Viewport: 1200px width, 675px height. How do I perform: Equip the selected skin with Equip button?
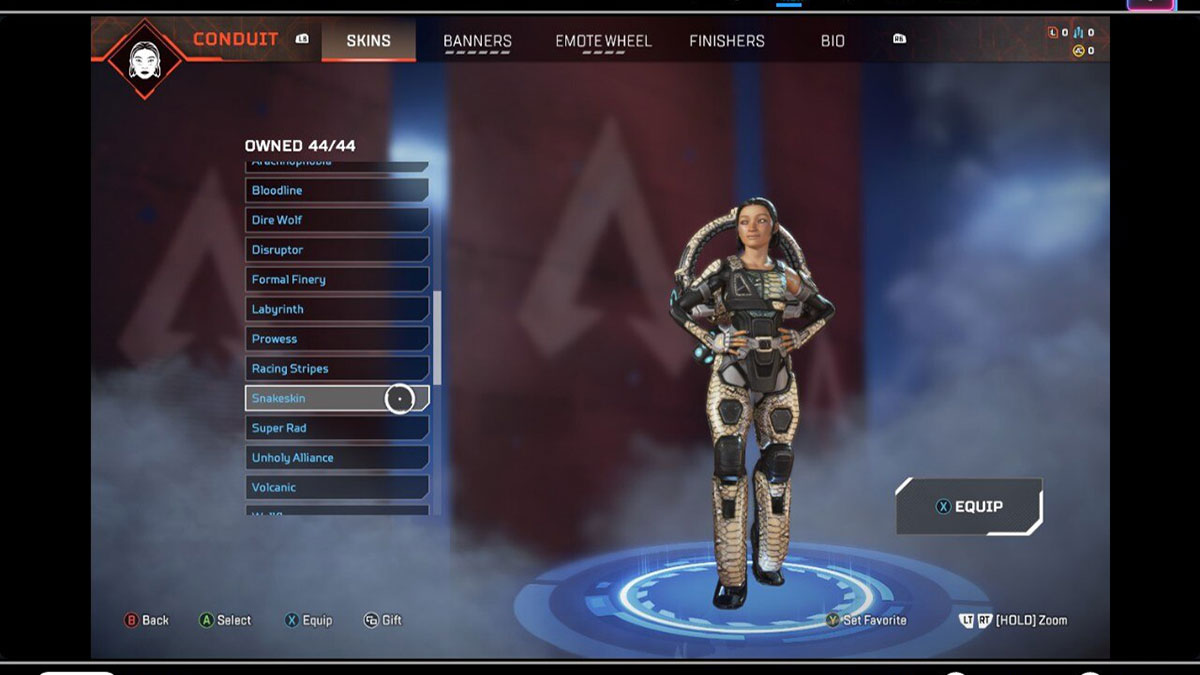pyautogui.click(x=968, y=507)
